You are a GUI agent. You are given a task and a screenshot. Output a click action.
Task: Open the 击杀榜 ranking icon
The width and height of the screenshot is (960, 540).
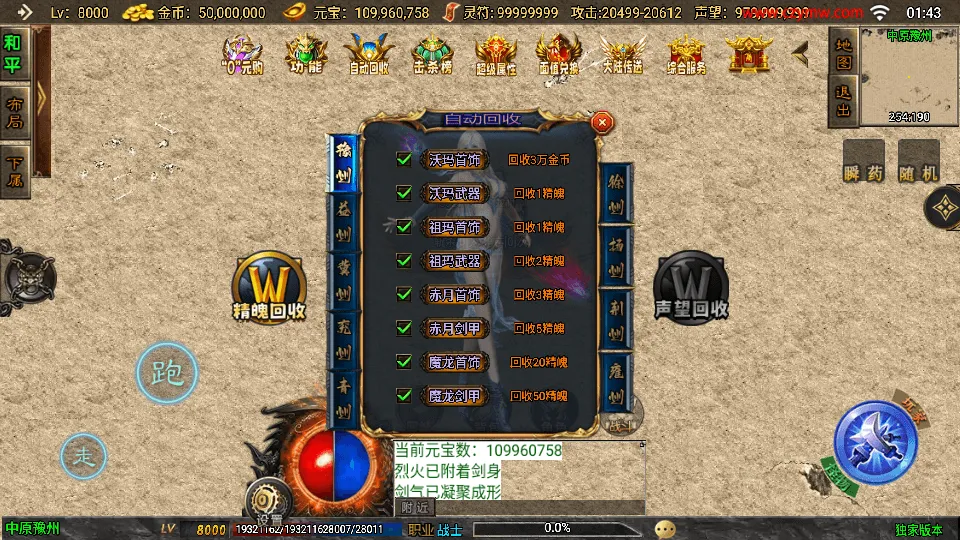point(433,54)
